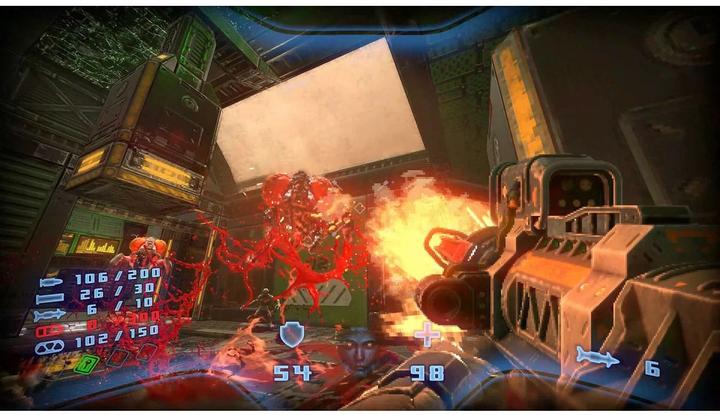
Task: Click the health cross icon
Action: coord(428,335)
